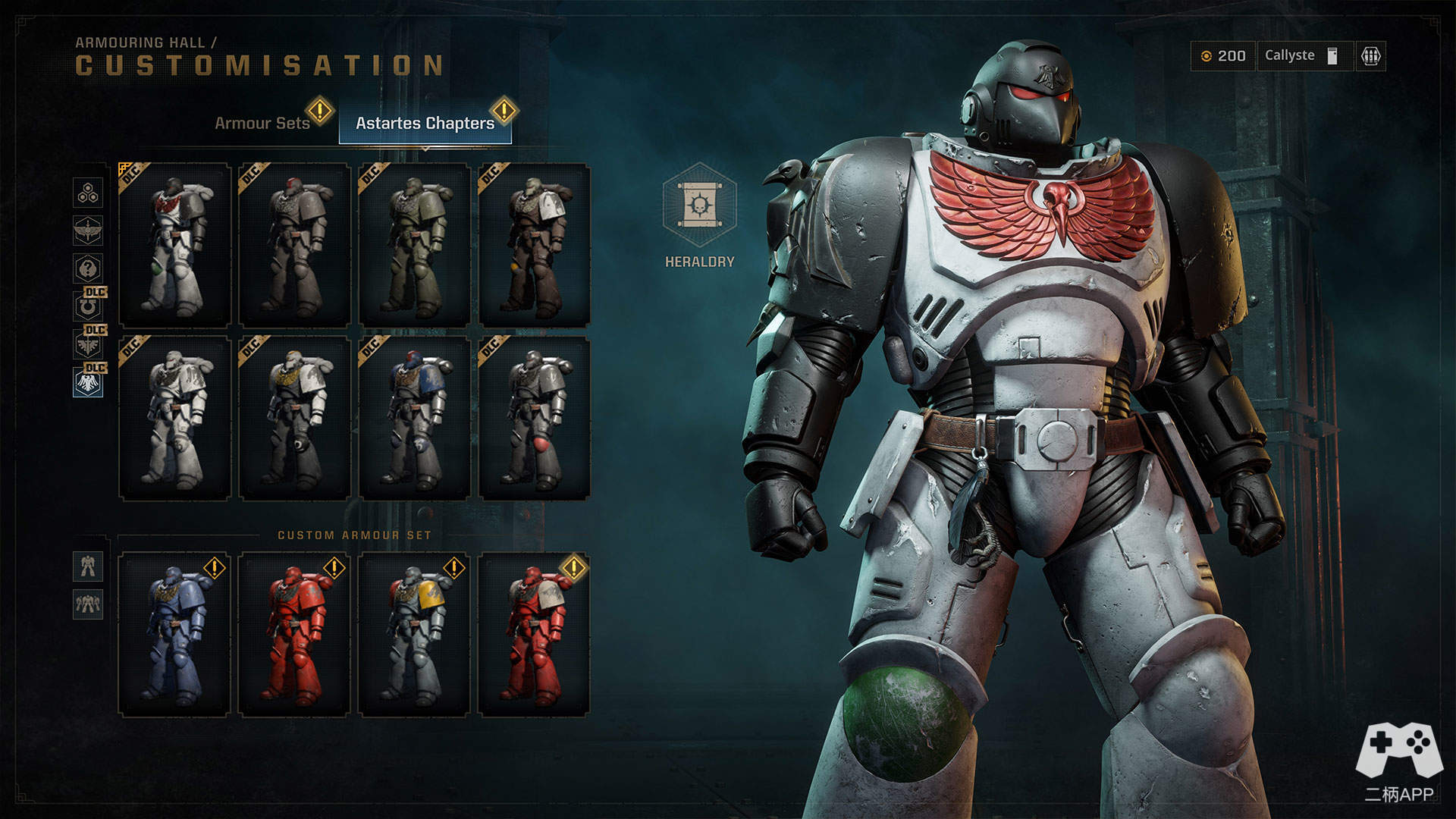This screenshot has width=1456, height=819.
Task: Select the blue custom armour set
Action: (175, 634)
